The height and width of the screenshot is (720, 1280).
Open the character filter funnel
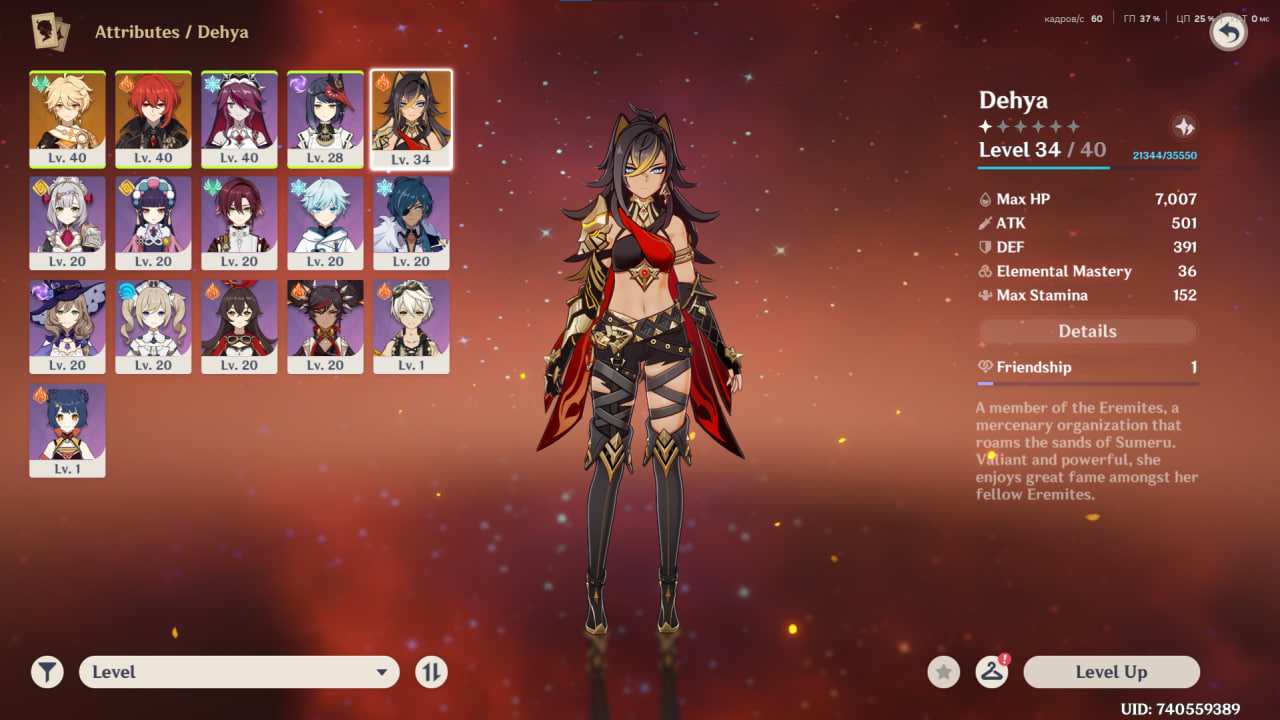coord(47,672)
